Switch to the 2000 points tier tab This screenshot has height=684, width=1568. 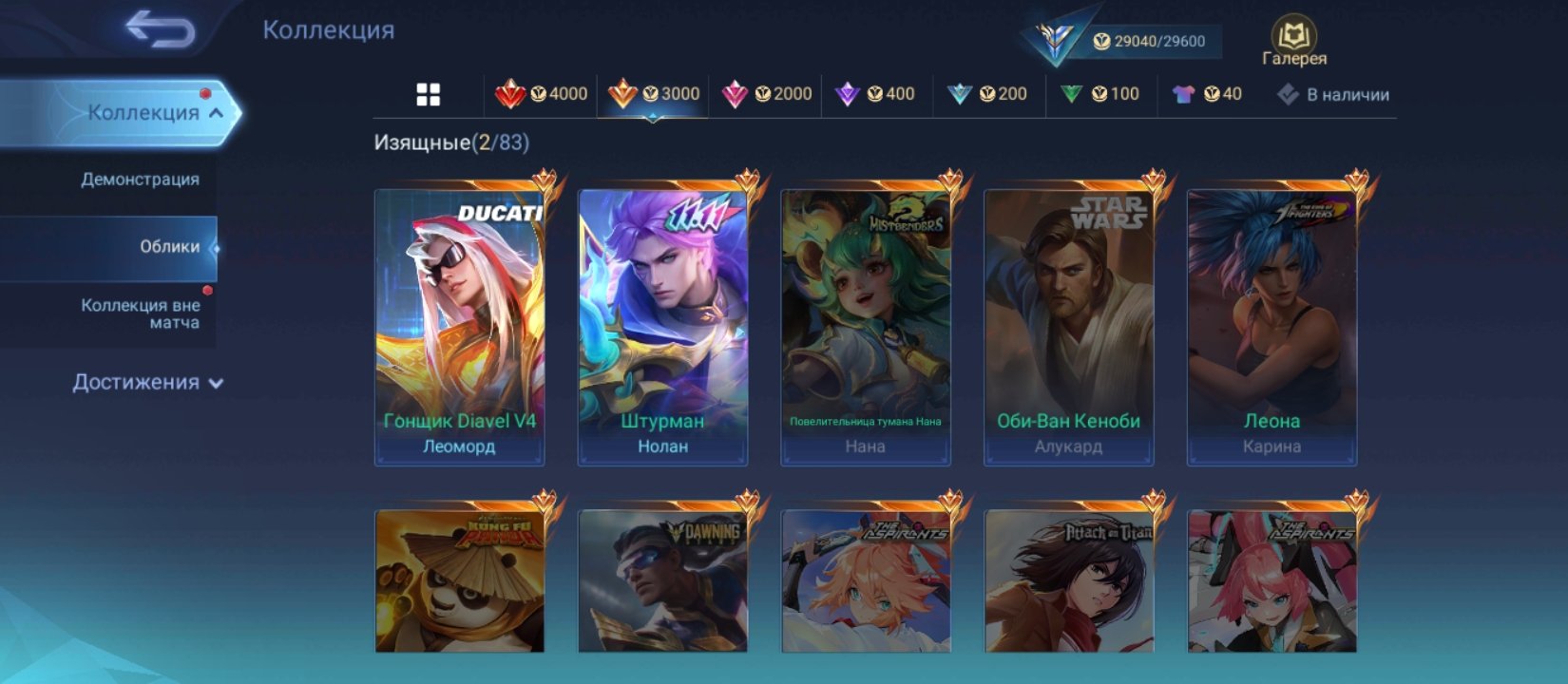pos(766,94)
